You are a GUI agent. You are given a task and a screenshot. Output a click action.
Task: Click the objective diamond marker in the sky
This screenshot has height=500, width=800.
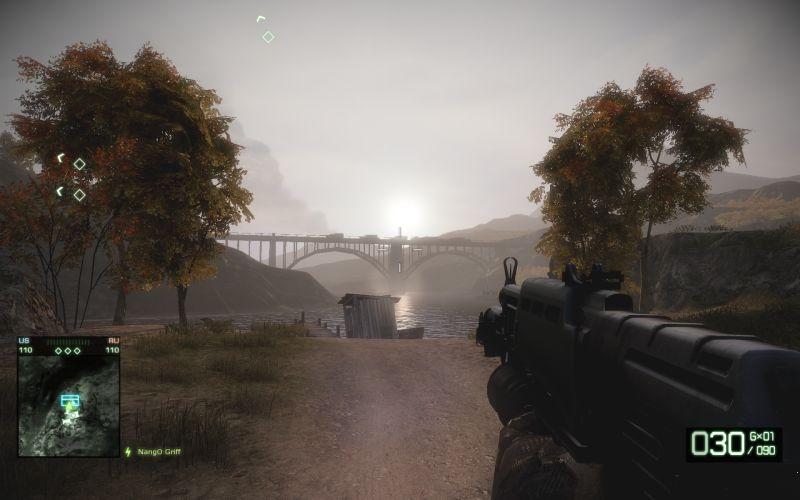click(268, 37)
